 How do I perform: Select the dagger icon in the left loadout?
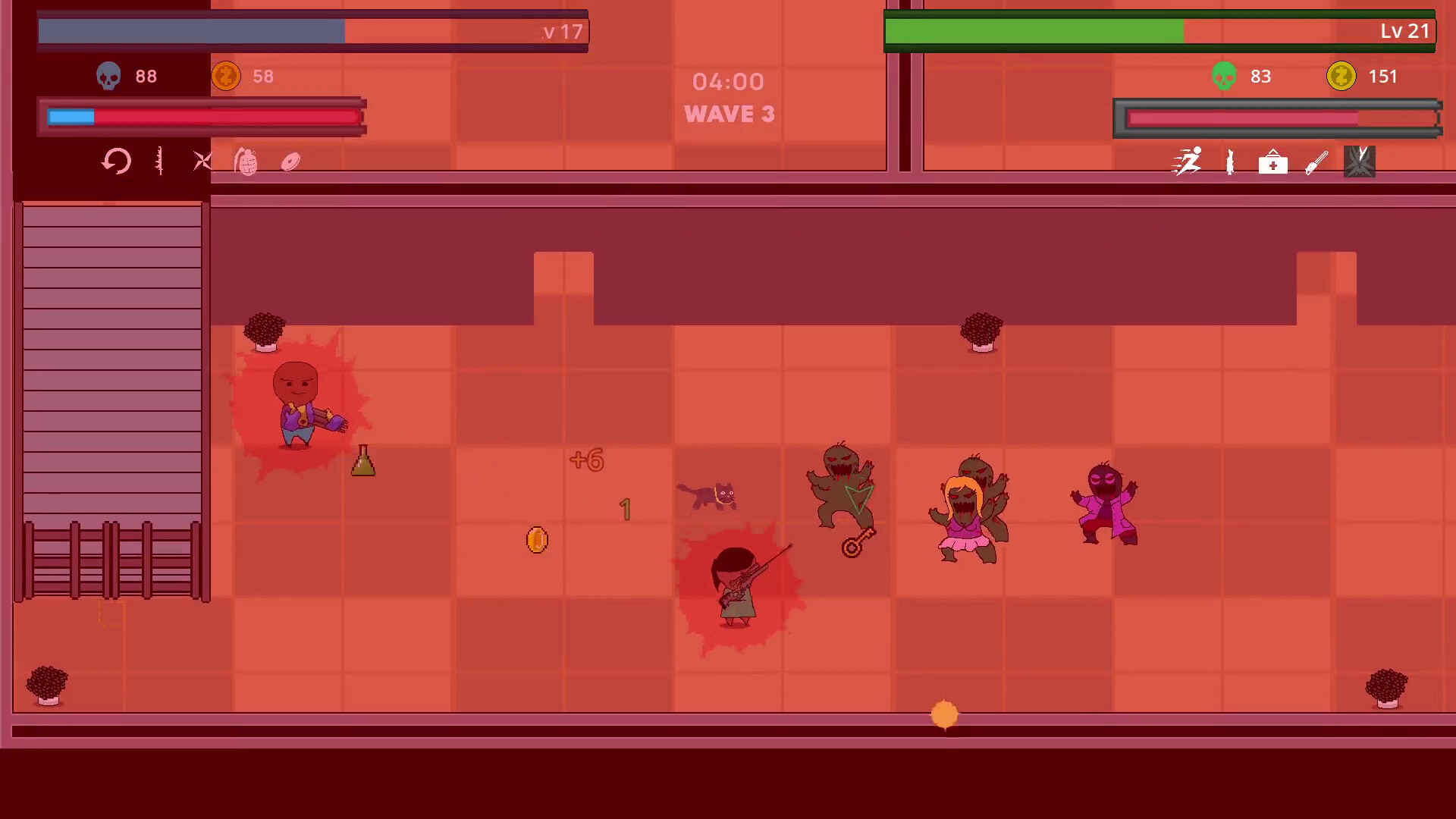159,162
